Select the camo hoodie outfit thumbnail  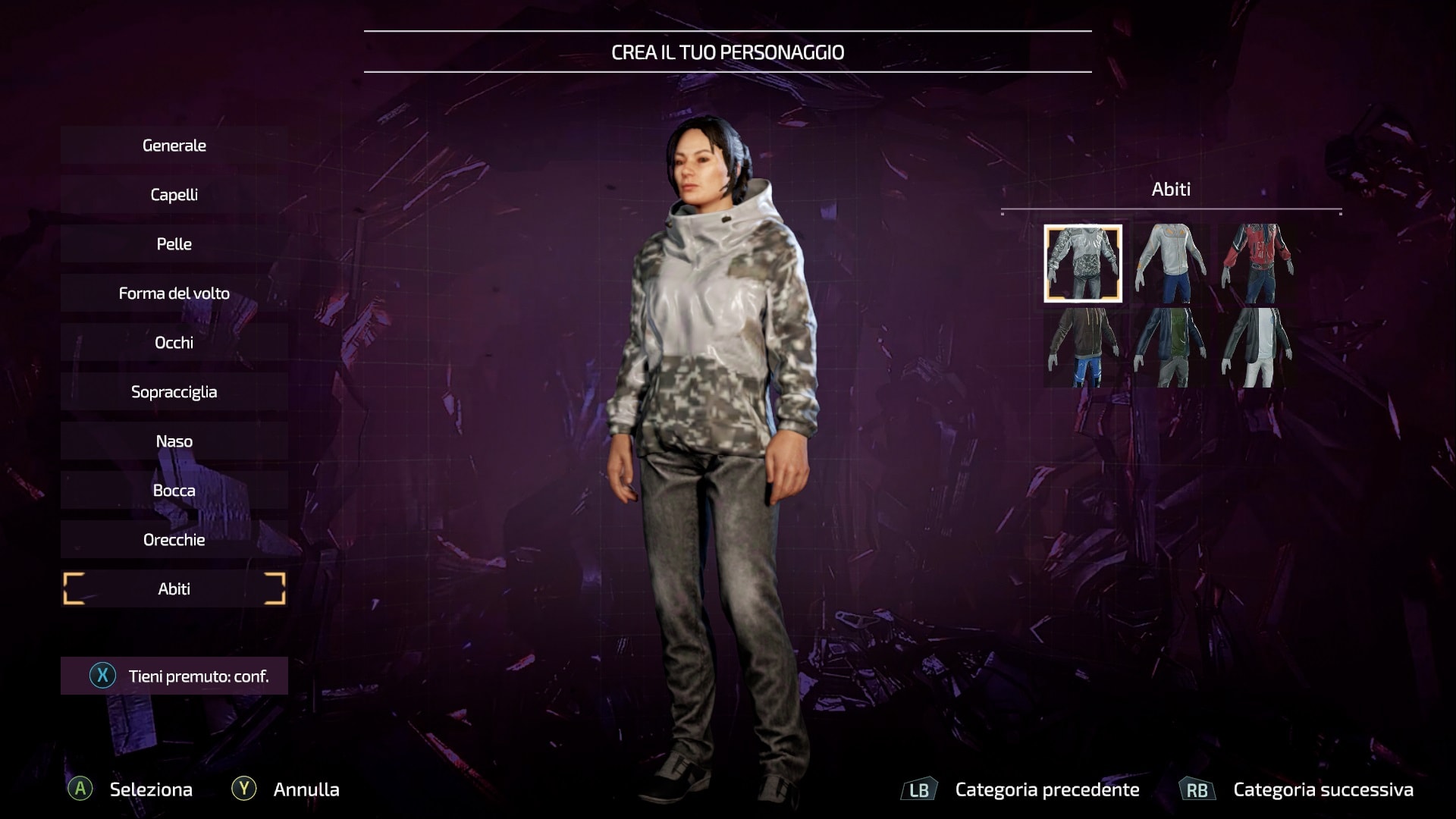click(1083, 264)
